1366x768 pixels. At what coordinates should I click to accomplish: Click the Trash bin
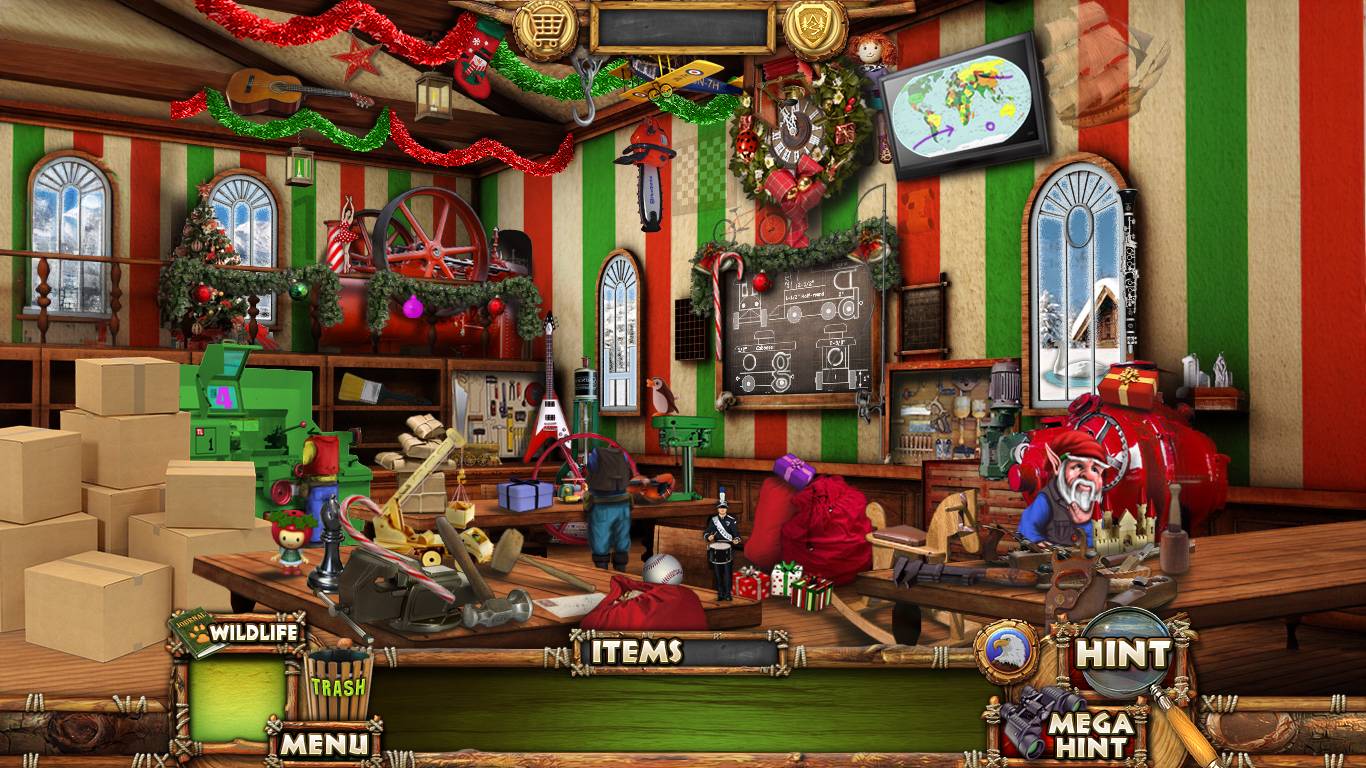click(338, 685)
